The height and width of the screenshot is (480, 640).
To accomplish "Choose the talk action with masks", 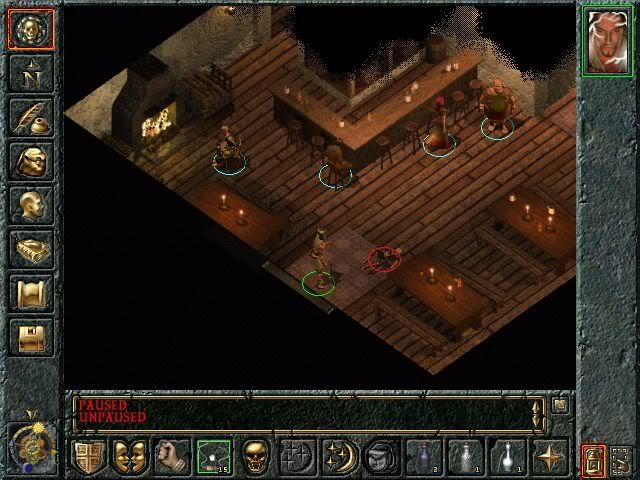I will [129, 456].
